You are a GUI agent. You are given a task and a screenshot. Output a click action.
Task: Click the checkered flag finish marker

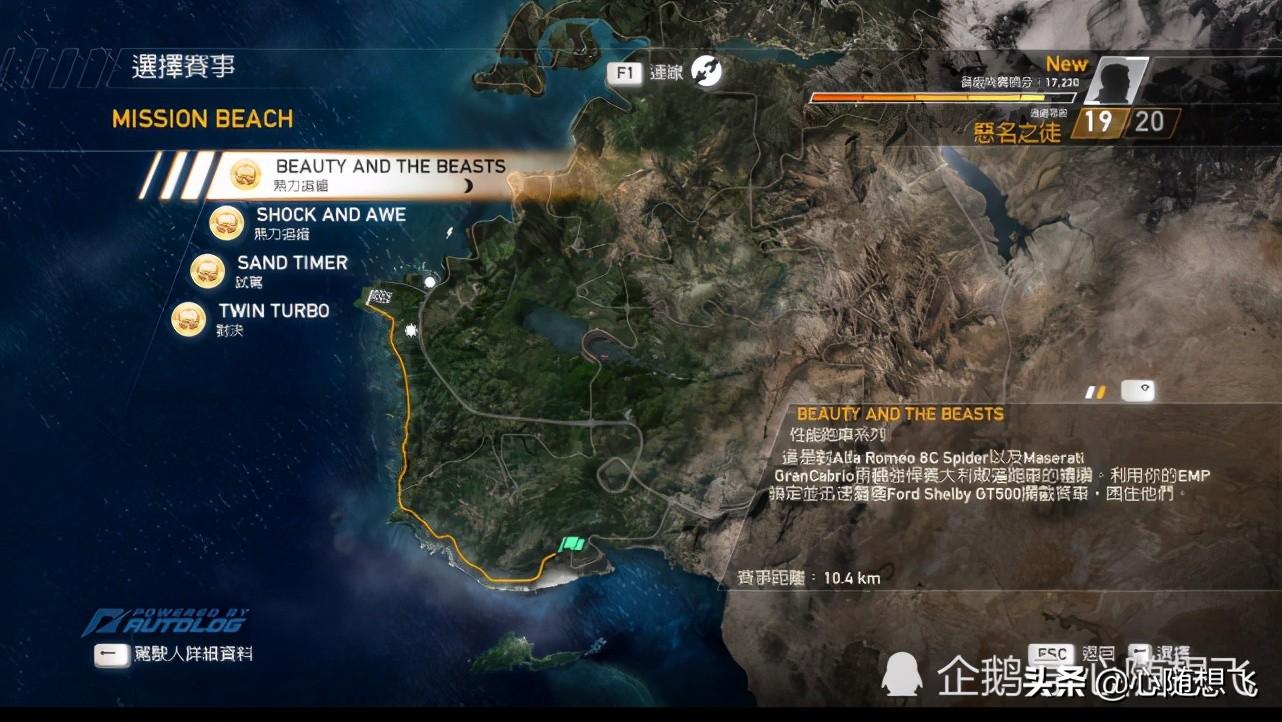[379, 297]
